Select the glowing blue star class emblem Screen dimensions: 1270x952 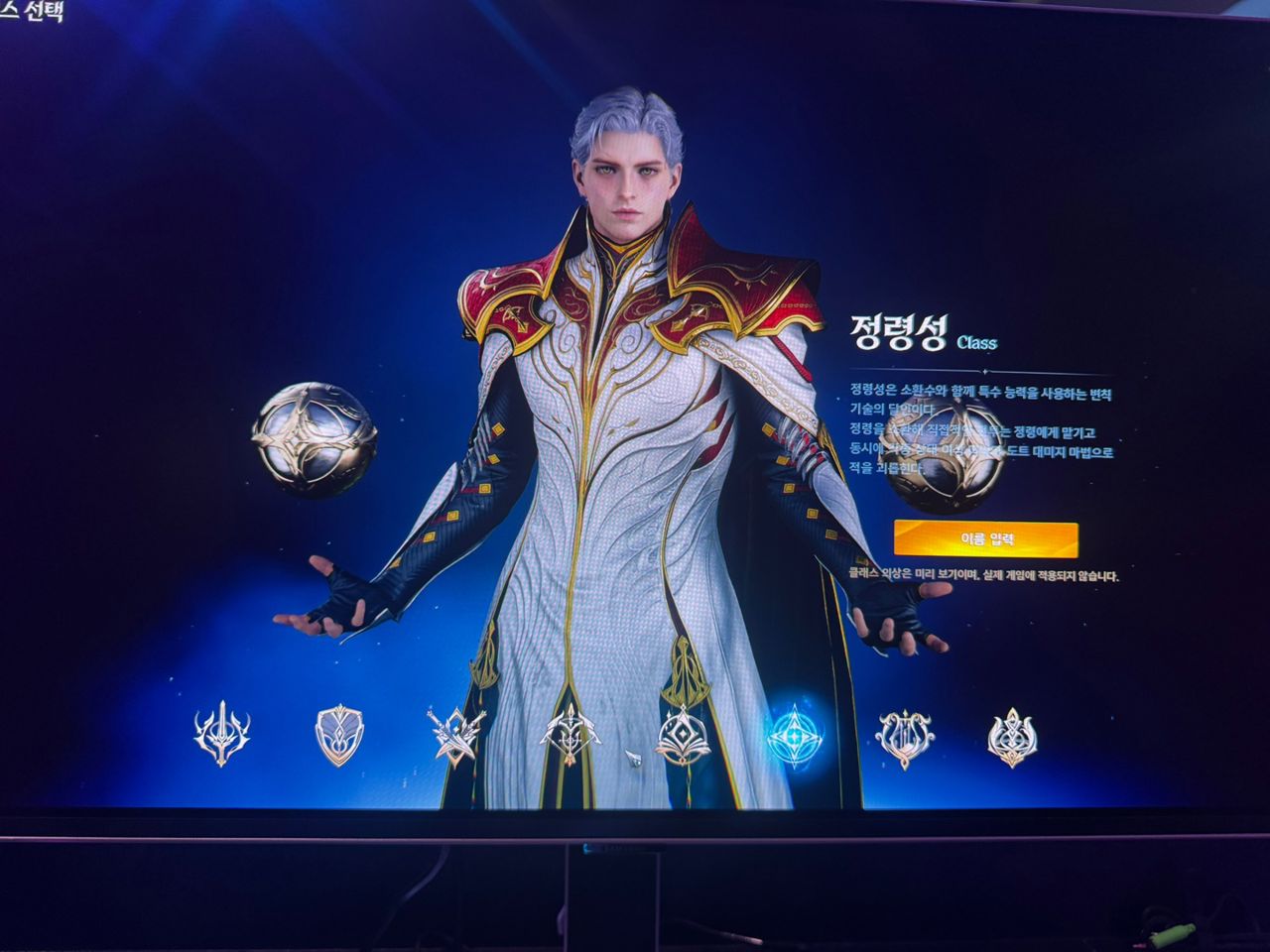796,736
